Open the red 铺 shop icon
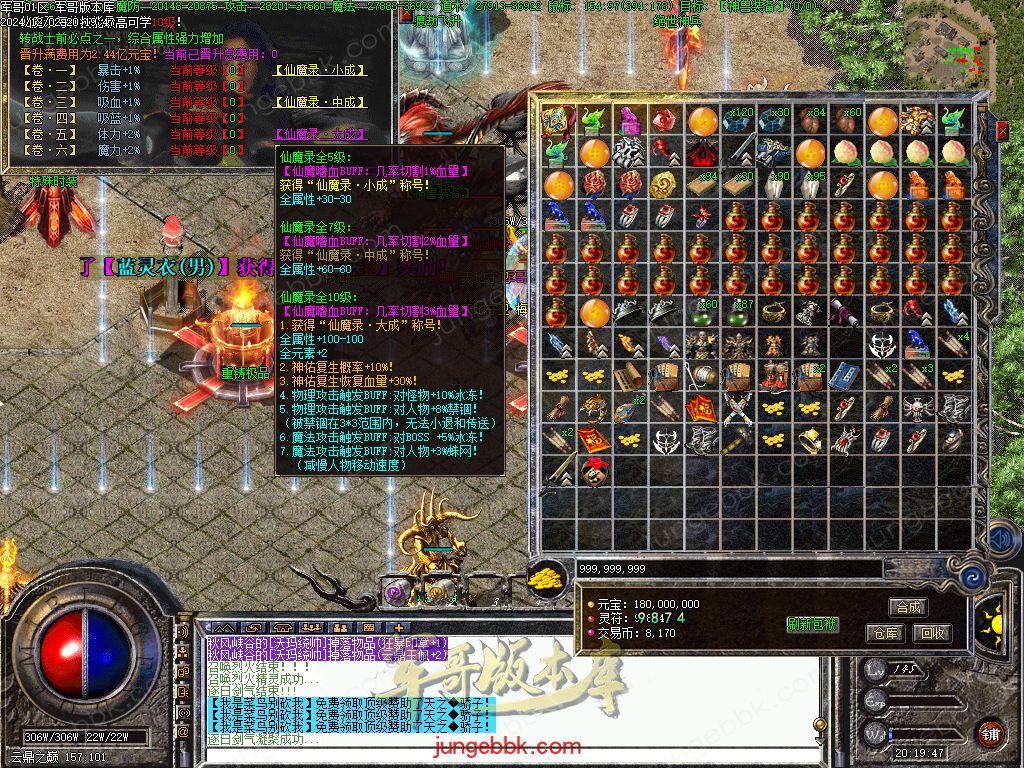1024x768 pixels. (x=990, y=732)
